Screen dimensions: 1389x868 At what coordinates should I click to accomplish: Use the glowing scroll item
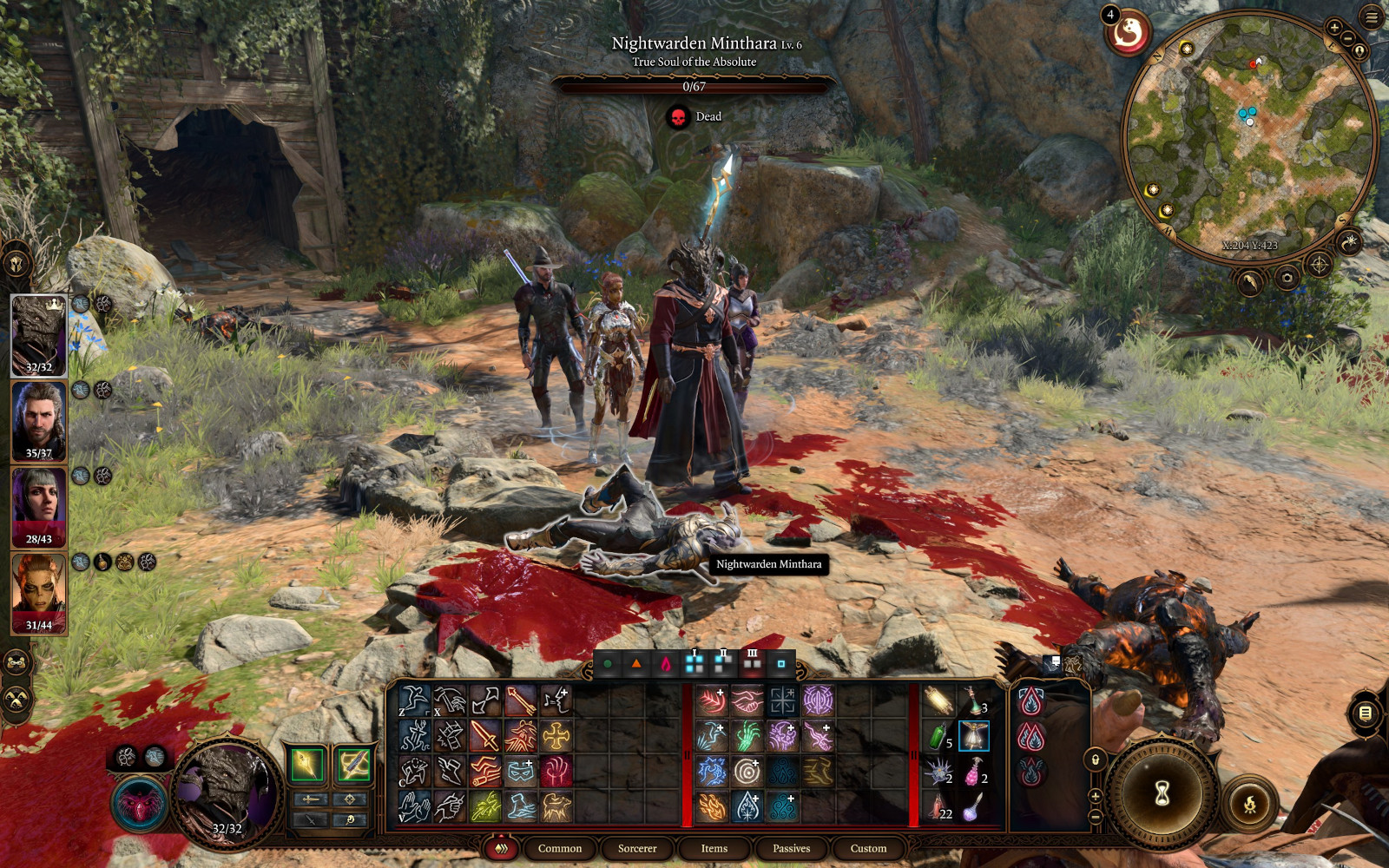(x=937, y=700)
